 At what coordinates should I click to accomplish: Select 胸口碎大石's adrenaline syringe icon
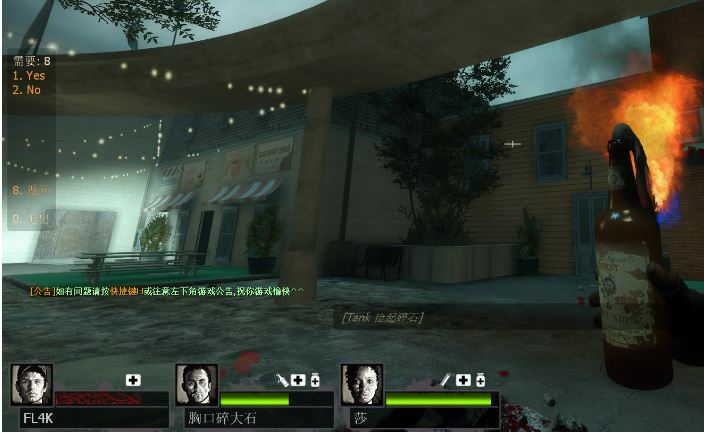(283, 380)
